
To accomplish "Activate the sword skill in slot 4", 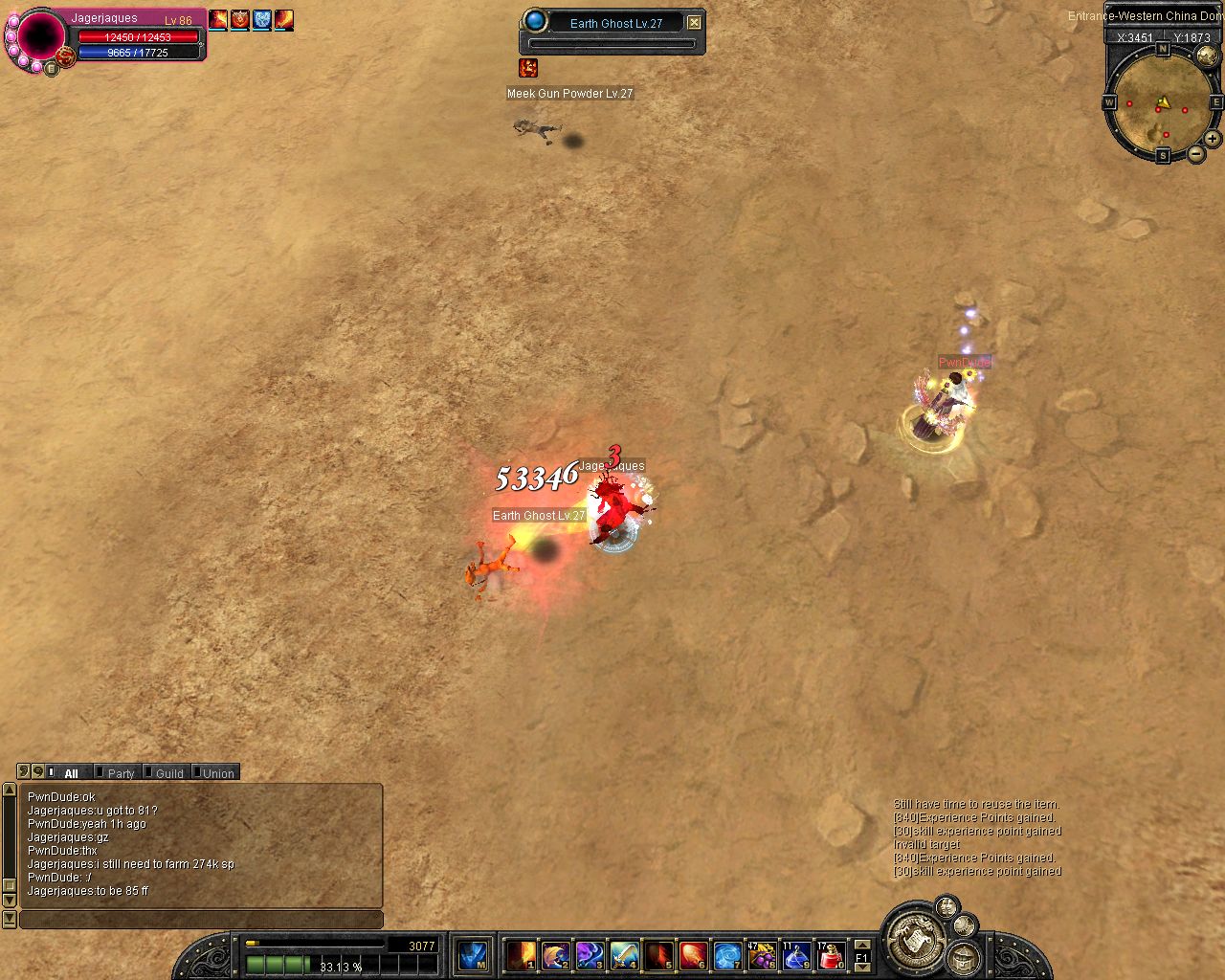I will [x=624, y=955].
